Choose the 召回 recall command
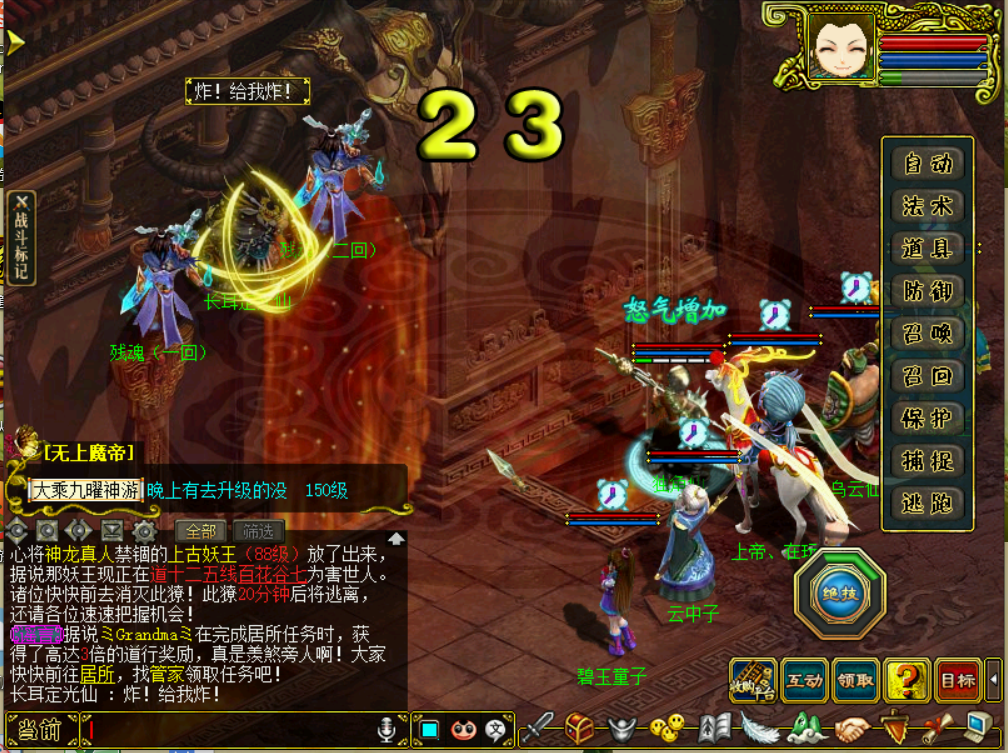Viewport: 1008px width, 753px height. click(927, 377)
